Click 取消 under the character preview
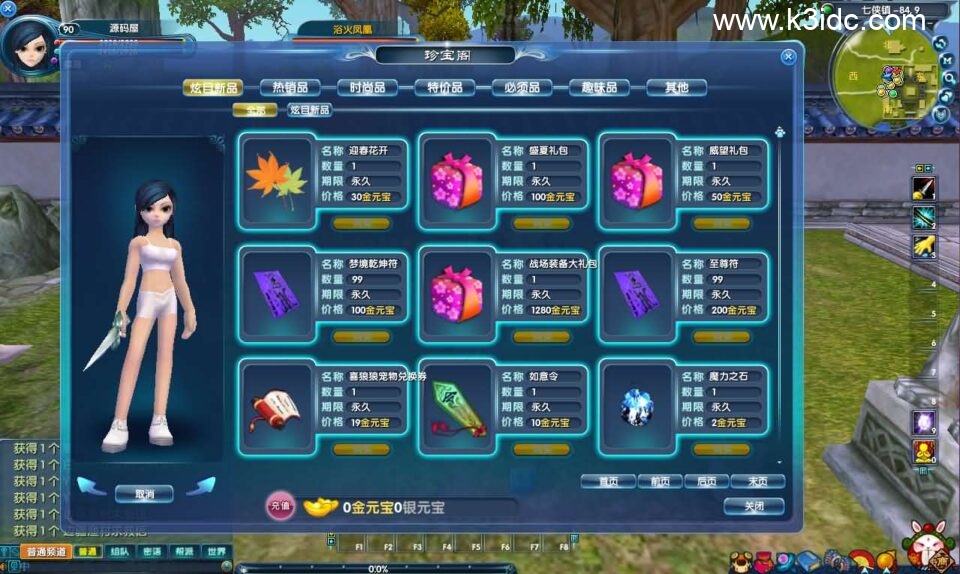The height and width of the screenshot is (574, 960). point(143,493)
